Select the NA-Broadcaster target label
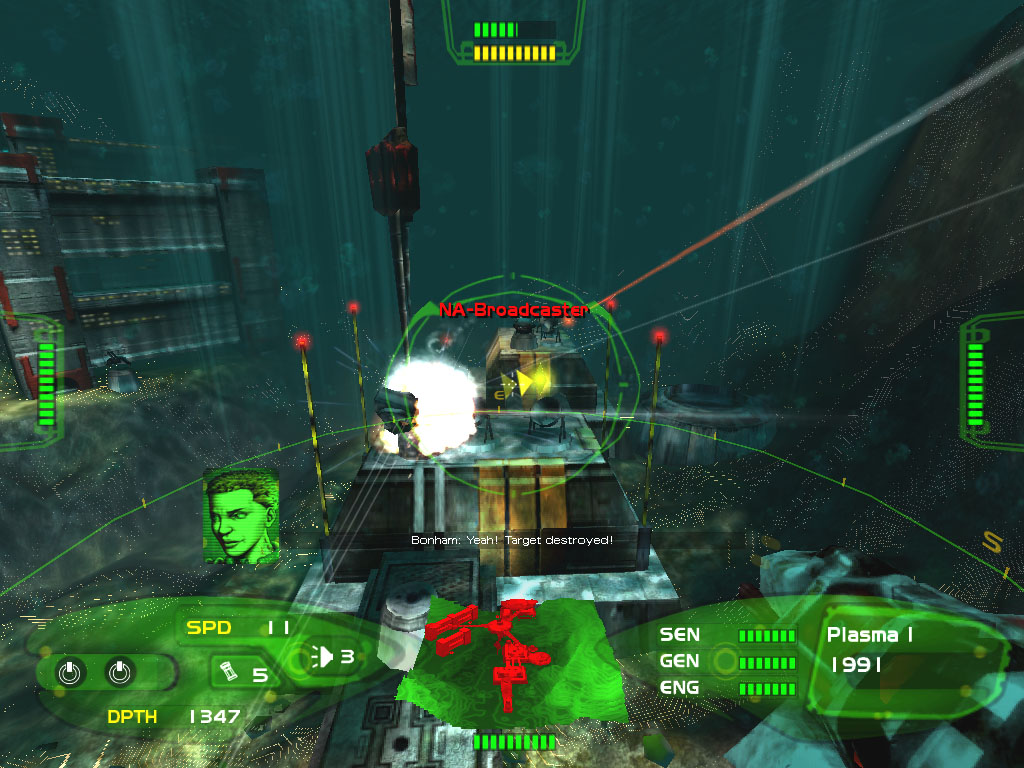 click(x=513, y=310)
